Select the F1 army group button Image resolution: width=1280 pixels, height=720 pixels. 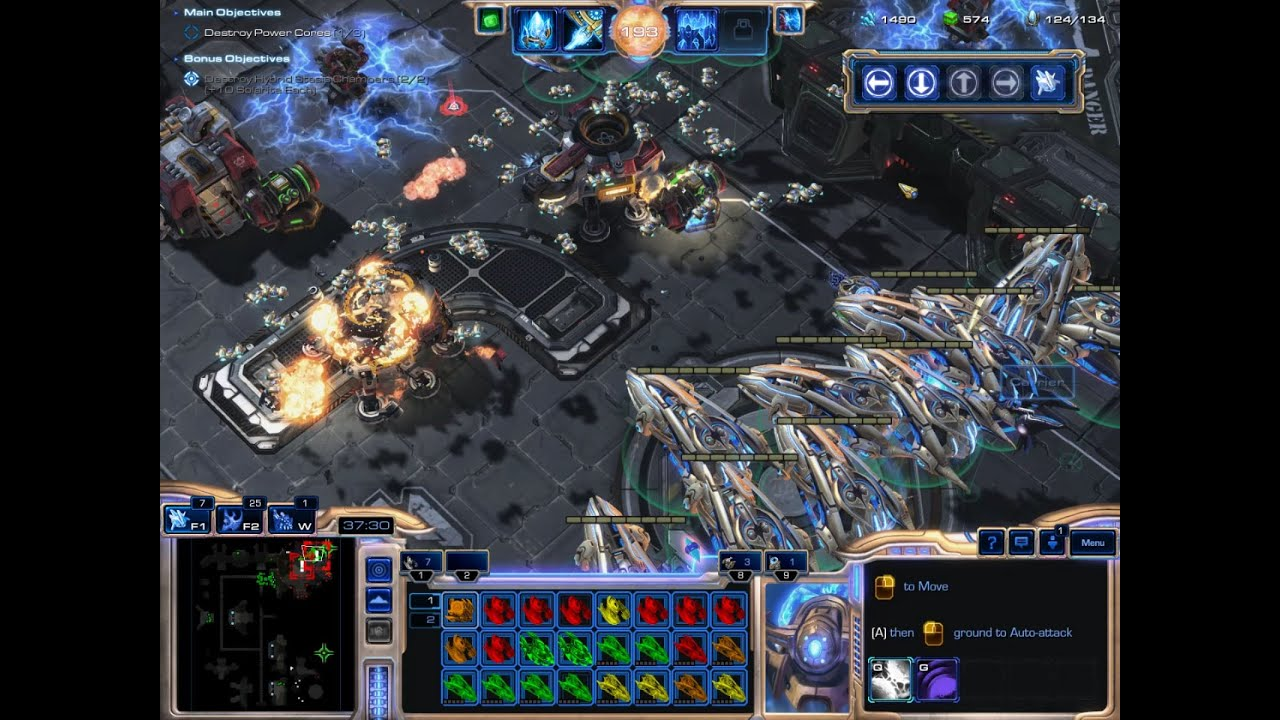pyautogui.click(x=187, y=520)
